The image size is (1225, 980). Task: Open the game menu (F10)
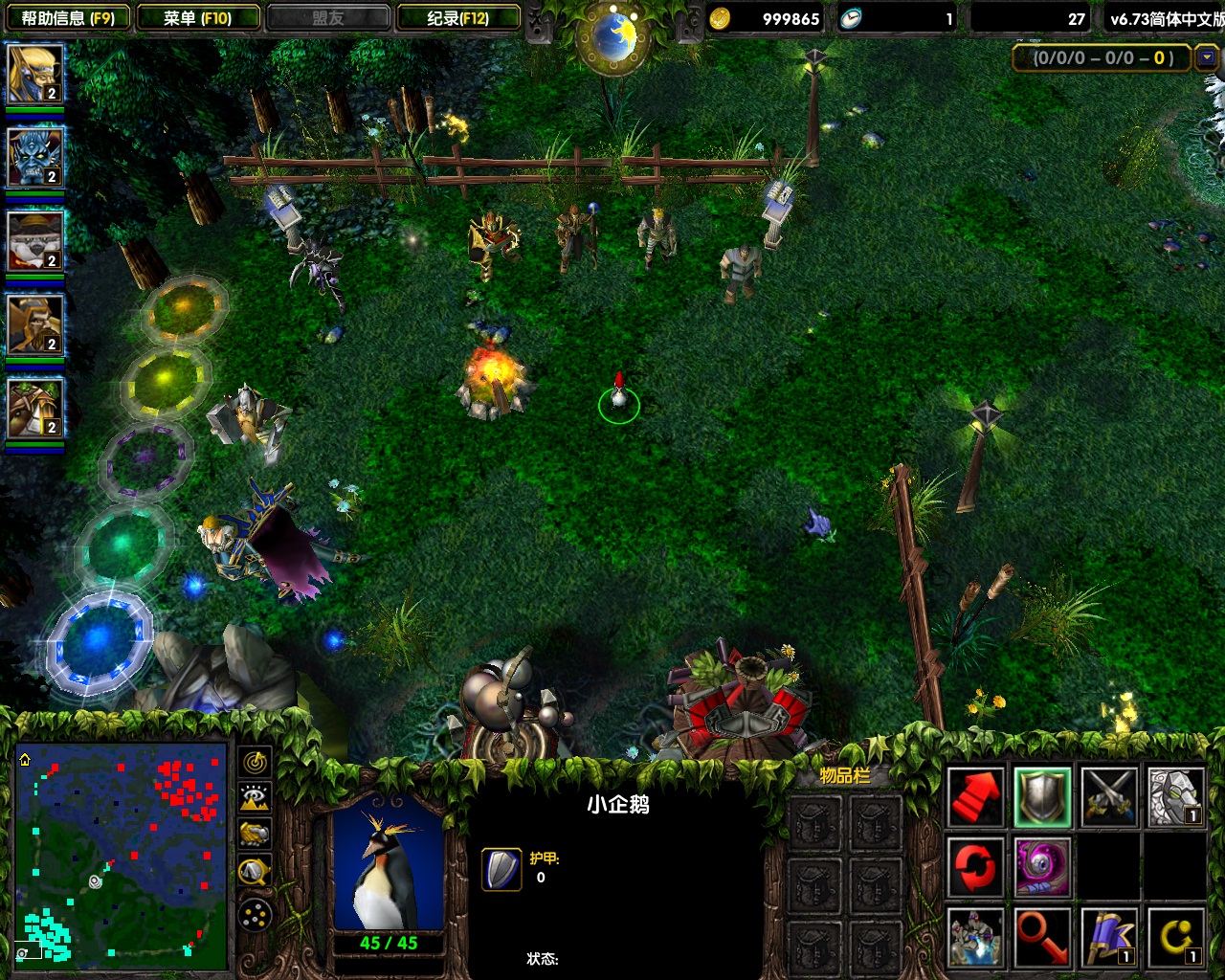tap(198, 17)
